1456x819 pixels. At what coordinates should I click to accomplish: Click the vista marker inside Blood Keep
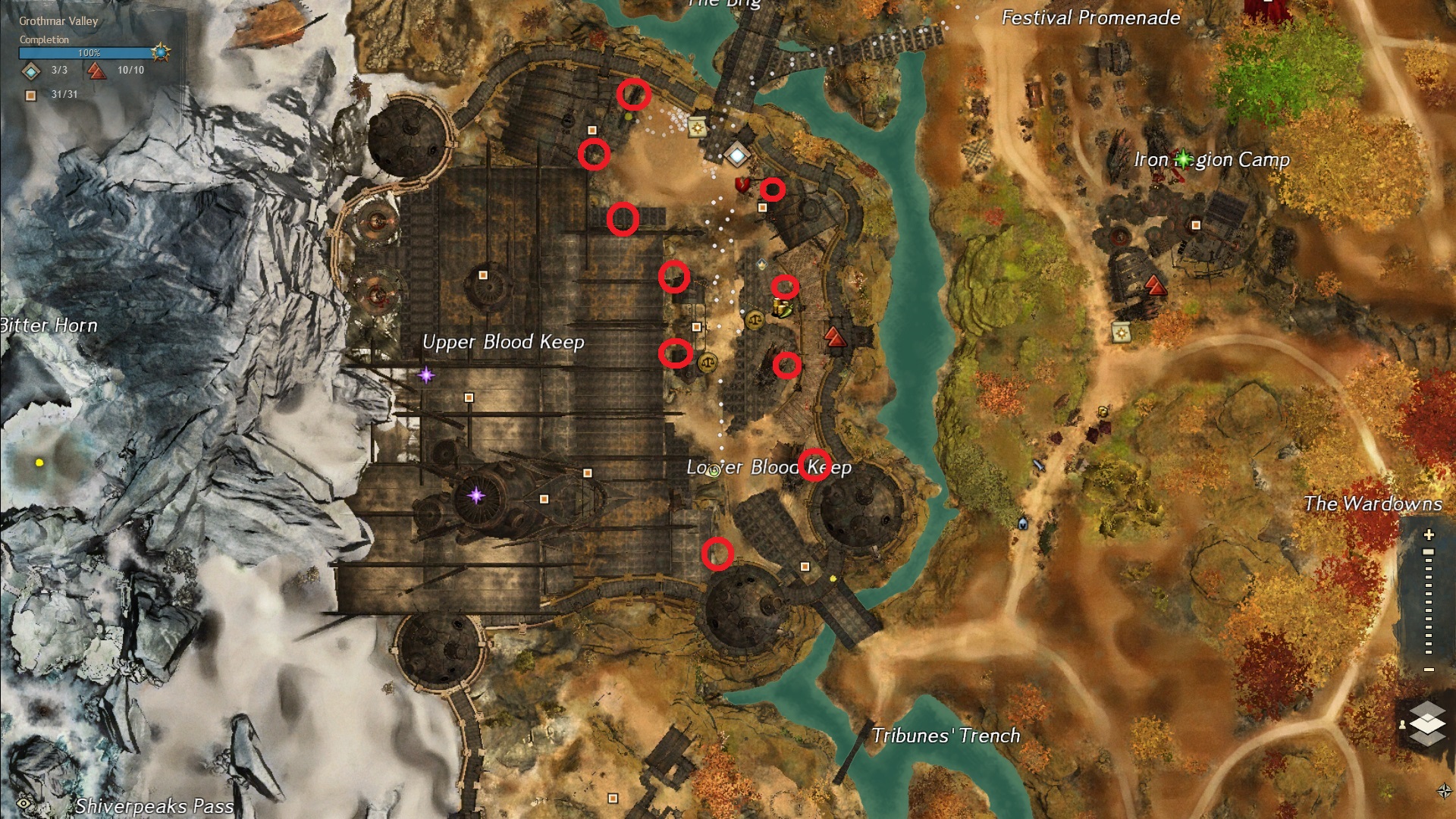pyautogui.click(x=834, y=336)
